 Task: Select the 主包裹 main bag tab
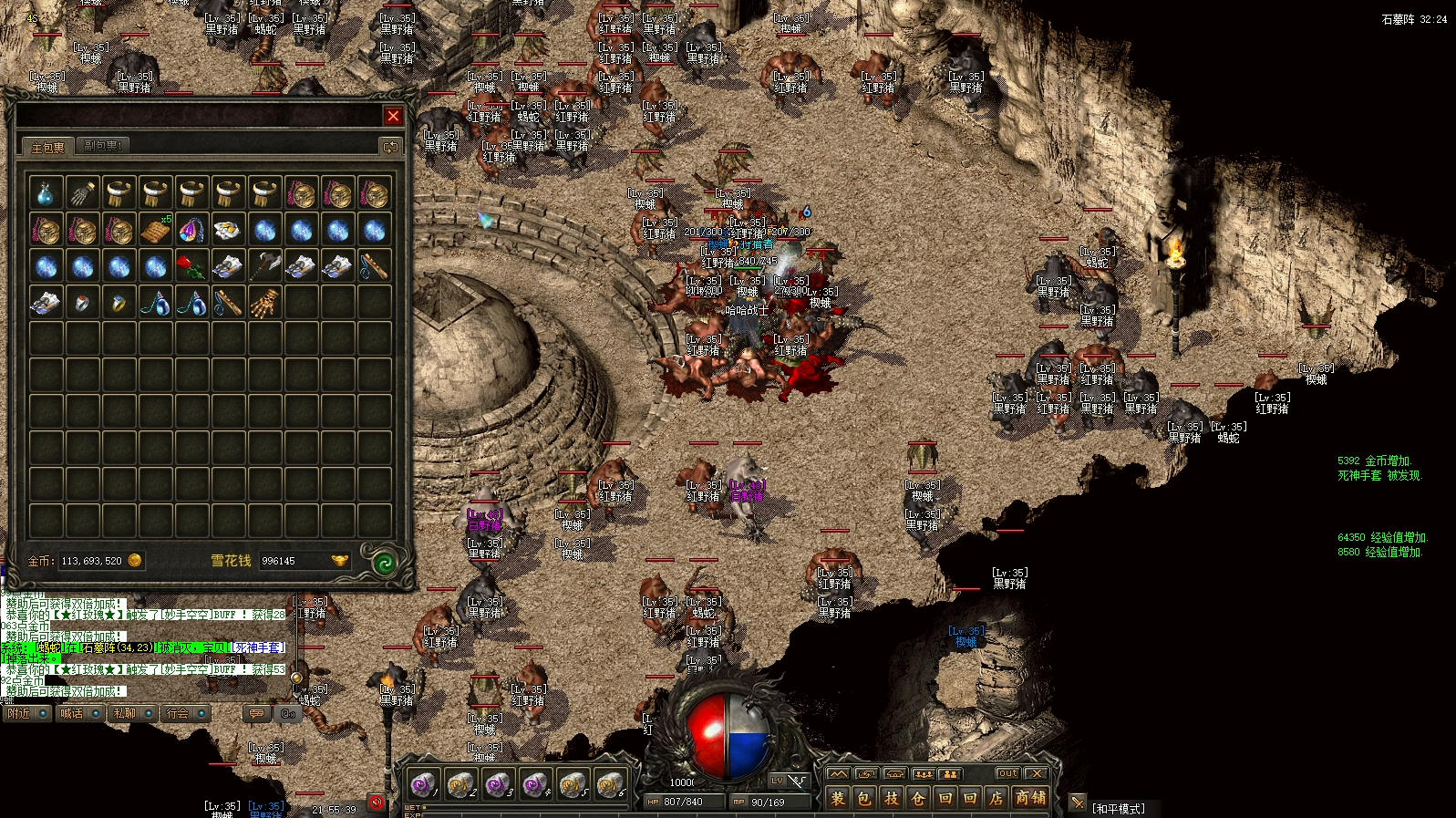pyautogui.click(x=47, y=147)
